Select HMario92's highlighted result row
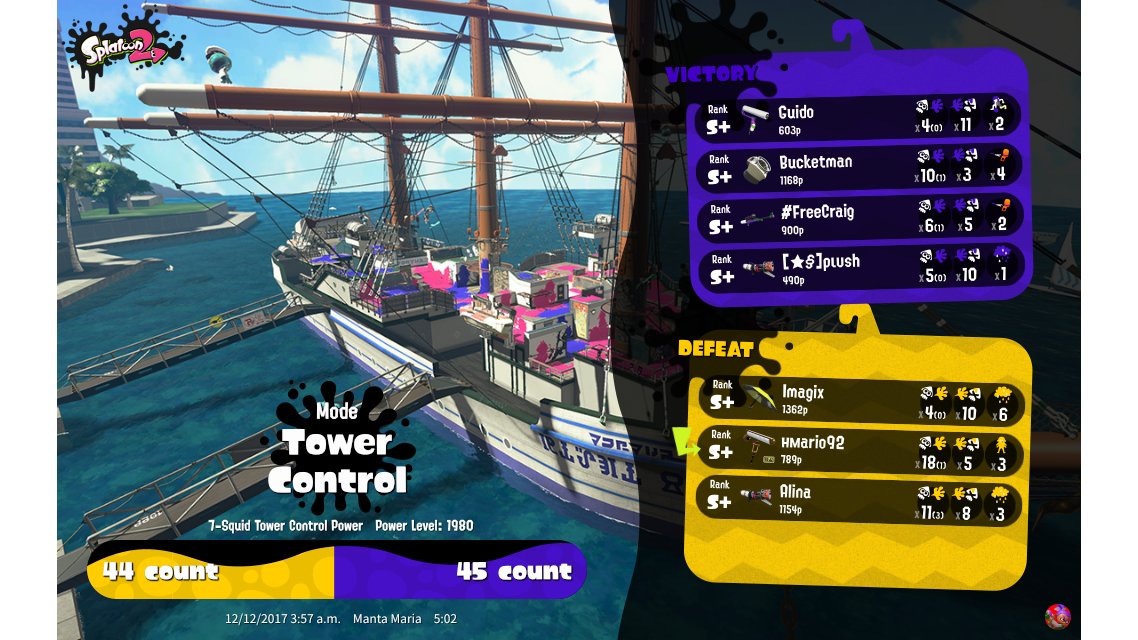The image size is (1138, 640). [x=860, y=450]
